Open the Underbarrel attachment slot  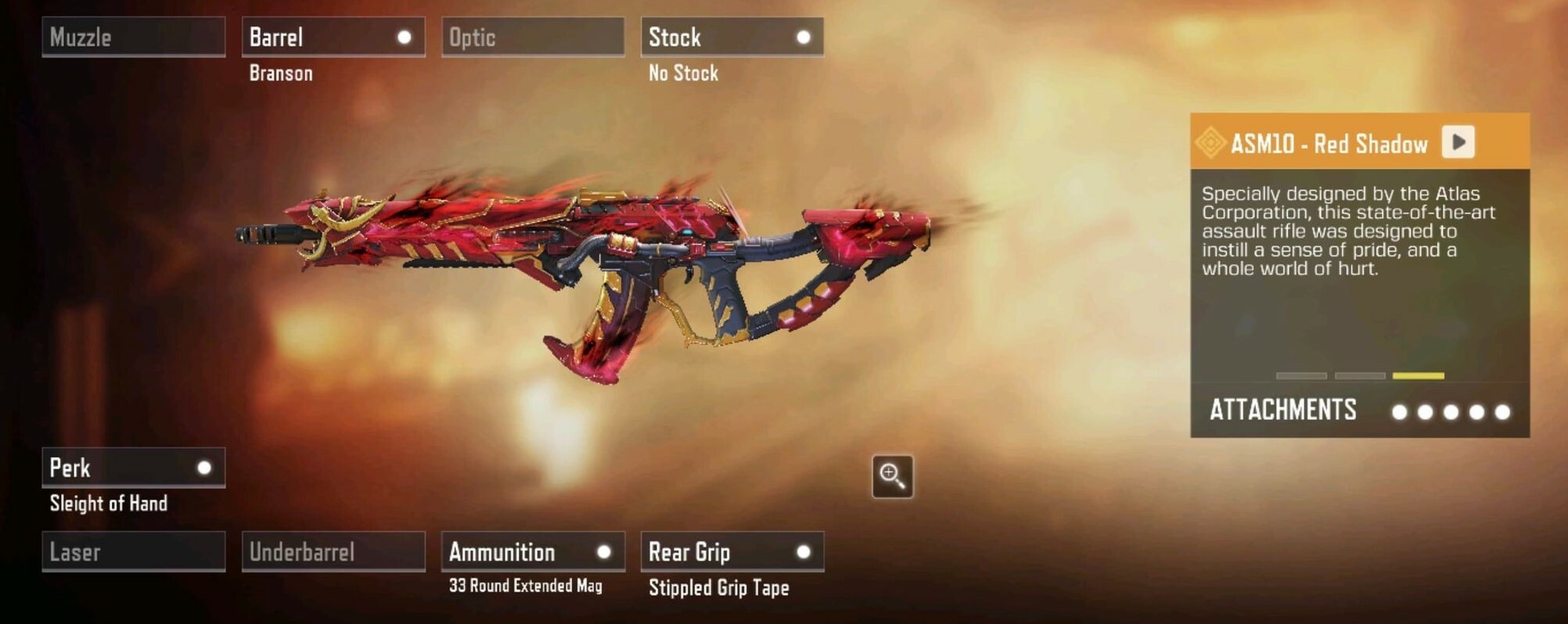click(333, 552)
